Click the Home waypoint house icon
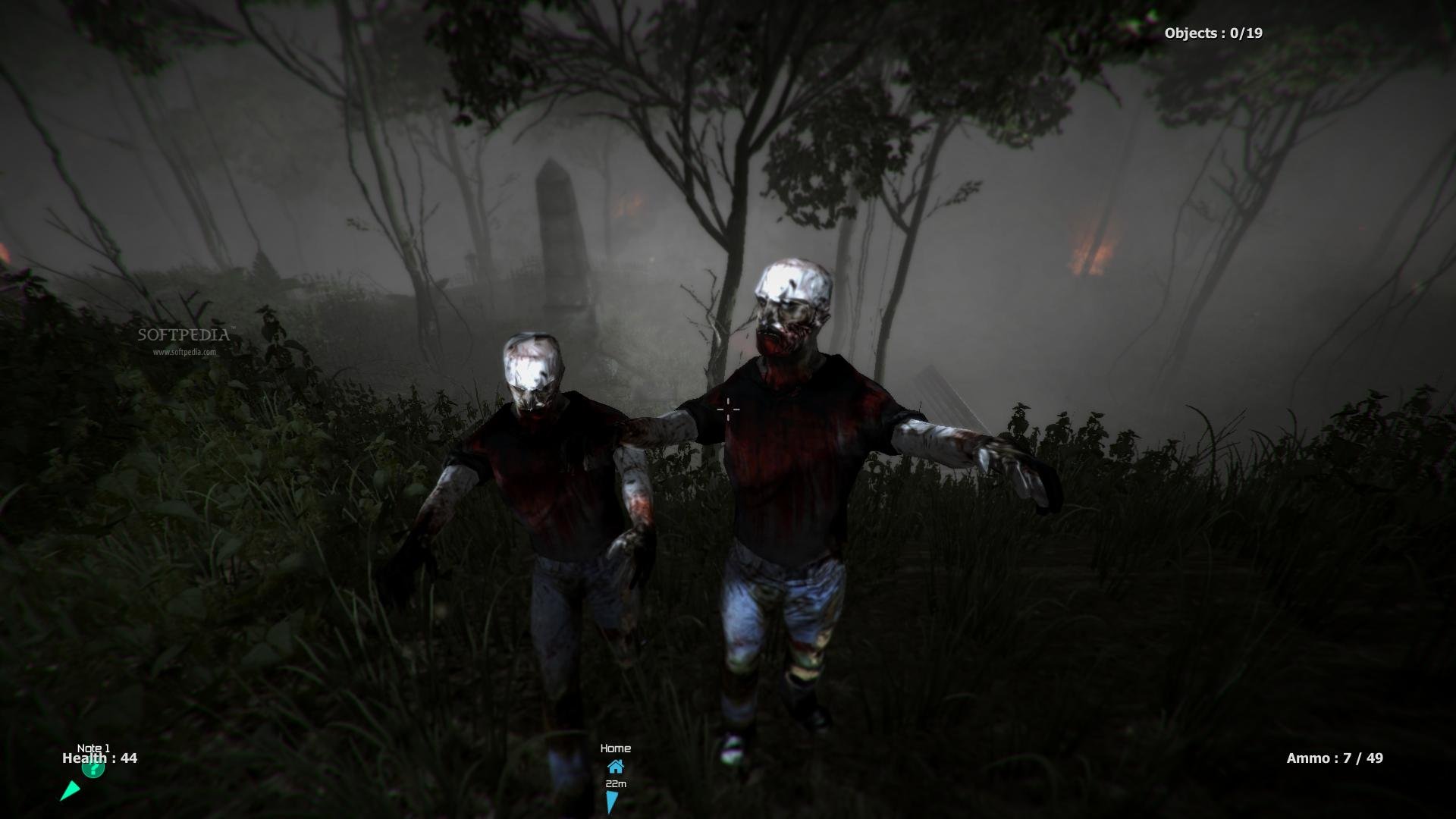The width and height of the screenshot is (1456, 819). [615, 766]
